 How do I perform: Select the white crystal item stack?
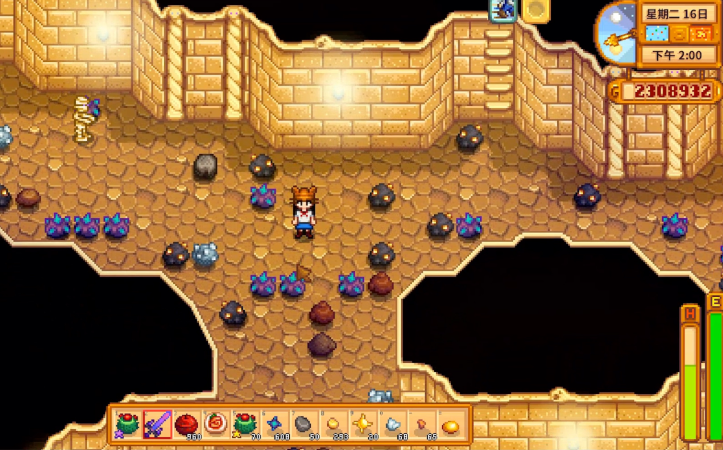pyautogui.click(x=391, y=425)
